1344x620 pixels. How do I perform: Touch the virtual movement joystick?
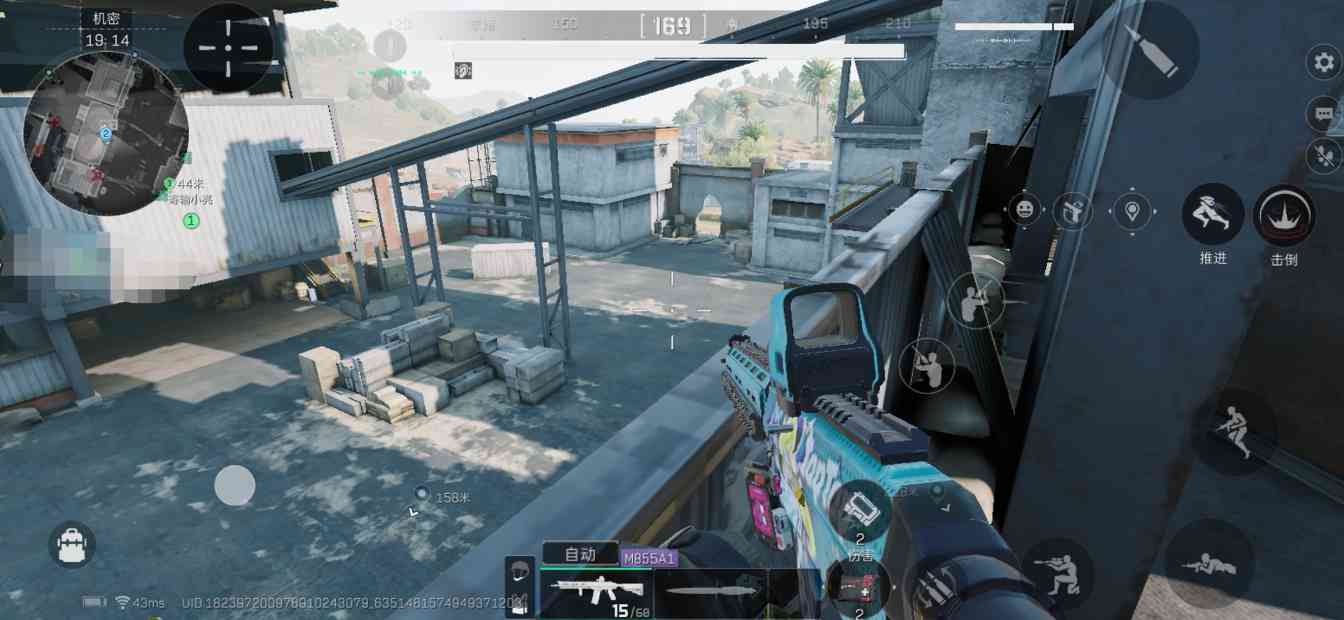pos(235,486)
